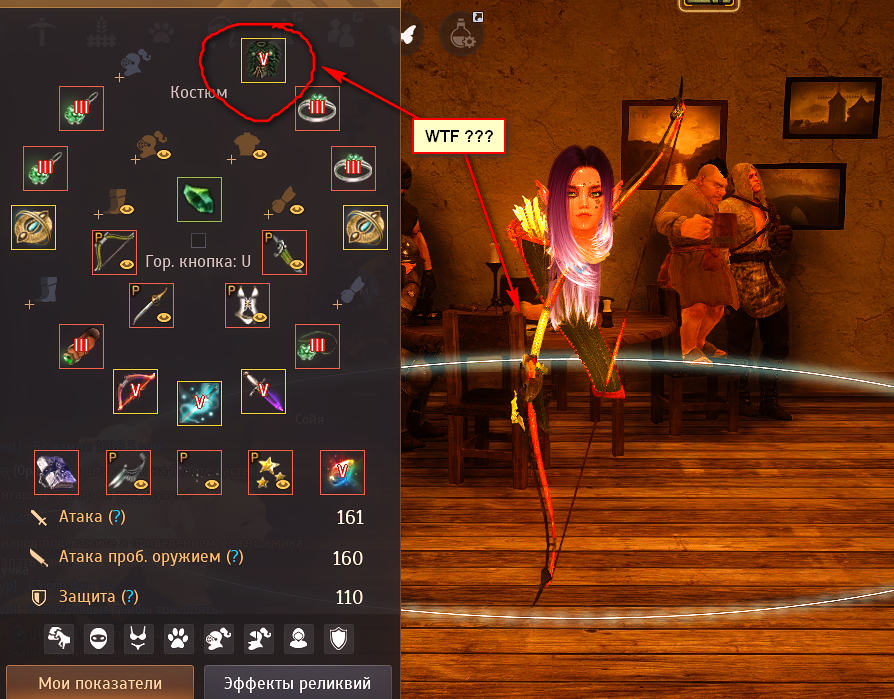894x699 pixels.
Task: Toggle the underwear display icon
Action: [x=138, y=636]
